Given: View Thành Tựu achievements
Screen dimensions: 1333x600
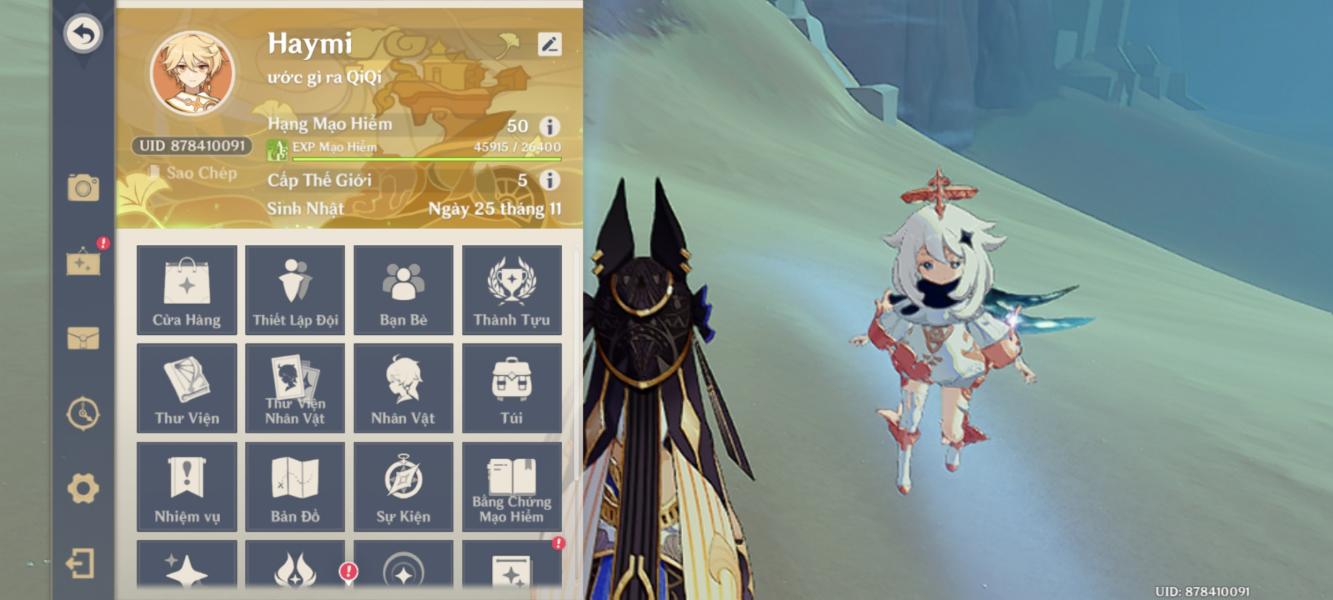Looking at the screenshot, I should (x=511, y=290).
